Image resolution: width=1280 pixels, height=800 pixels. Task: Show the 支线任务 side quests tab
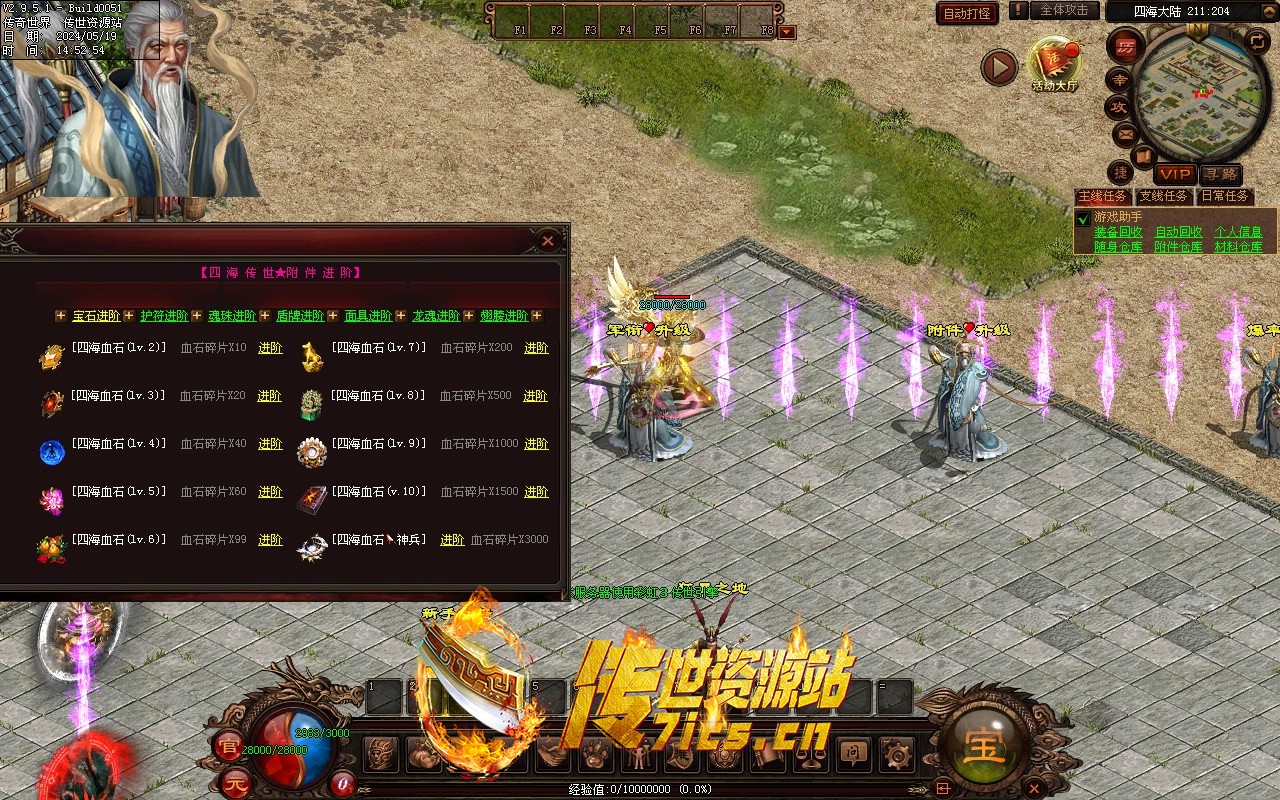1164,197
